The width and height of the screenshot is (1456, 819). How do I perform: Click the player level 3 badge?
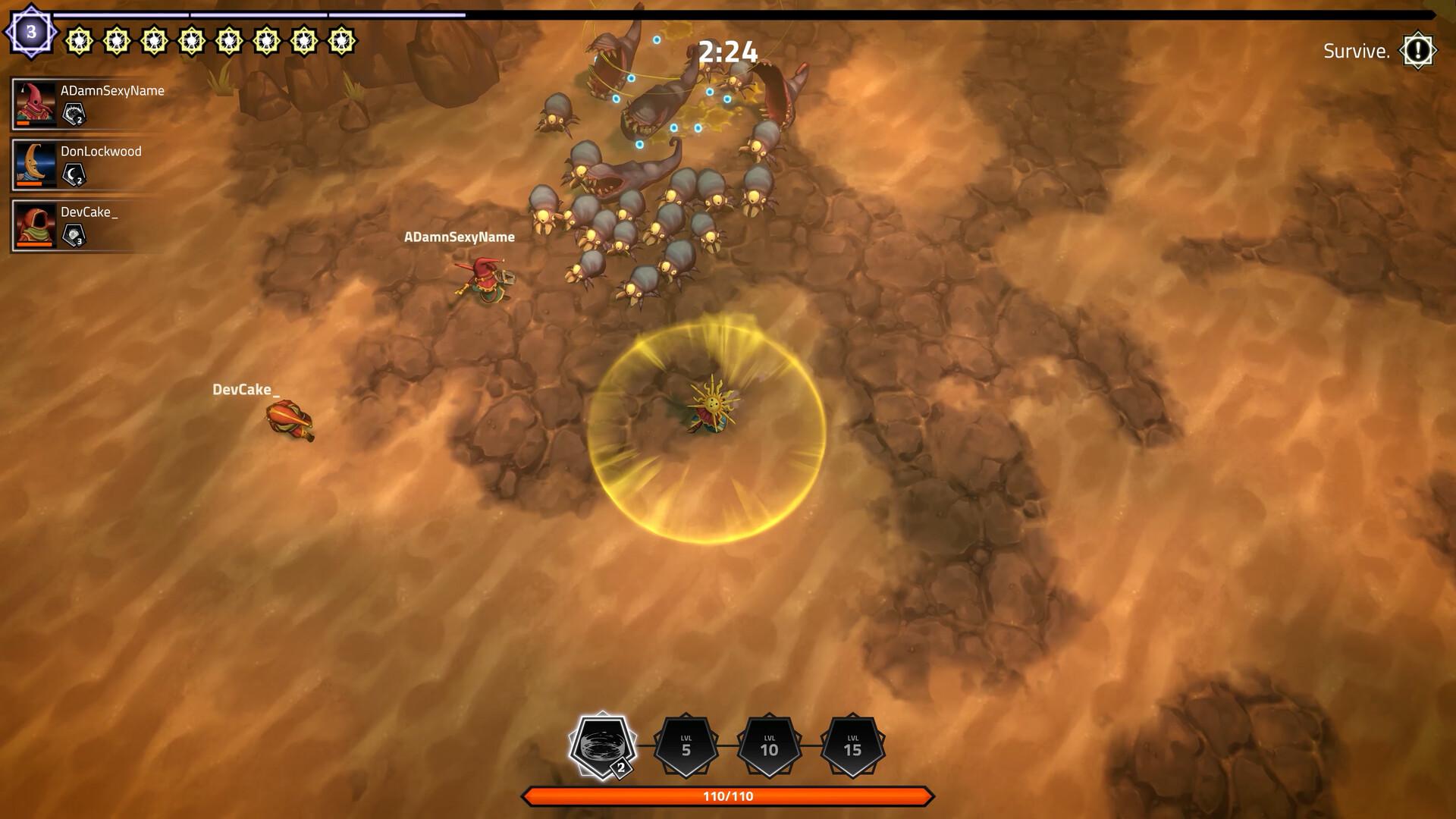point(31,32)
